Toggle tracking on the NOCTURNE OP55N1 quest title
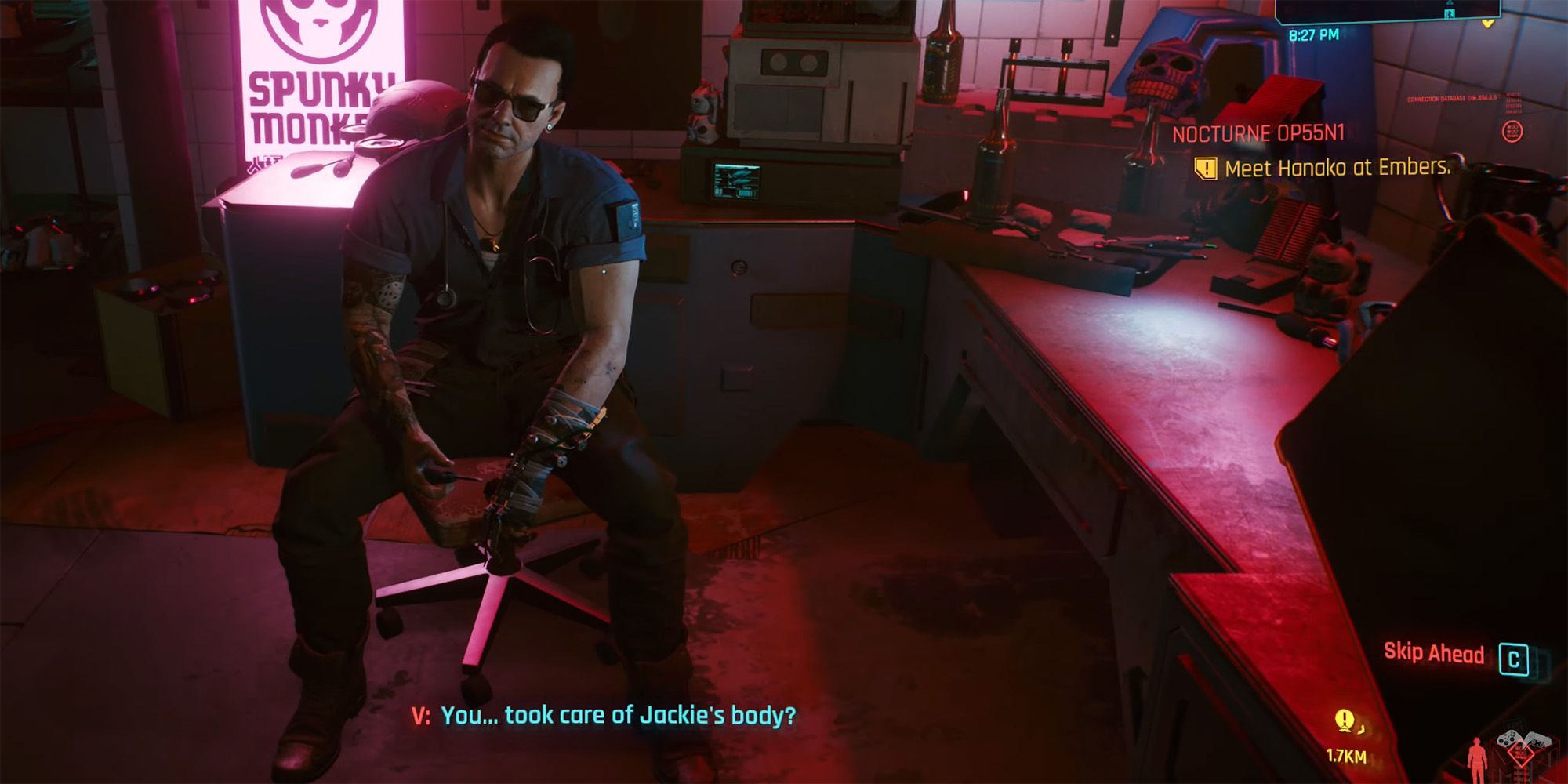This screenshot has height=784, width=1568. click(x=1261, y=133)
